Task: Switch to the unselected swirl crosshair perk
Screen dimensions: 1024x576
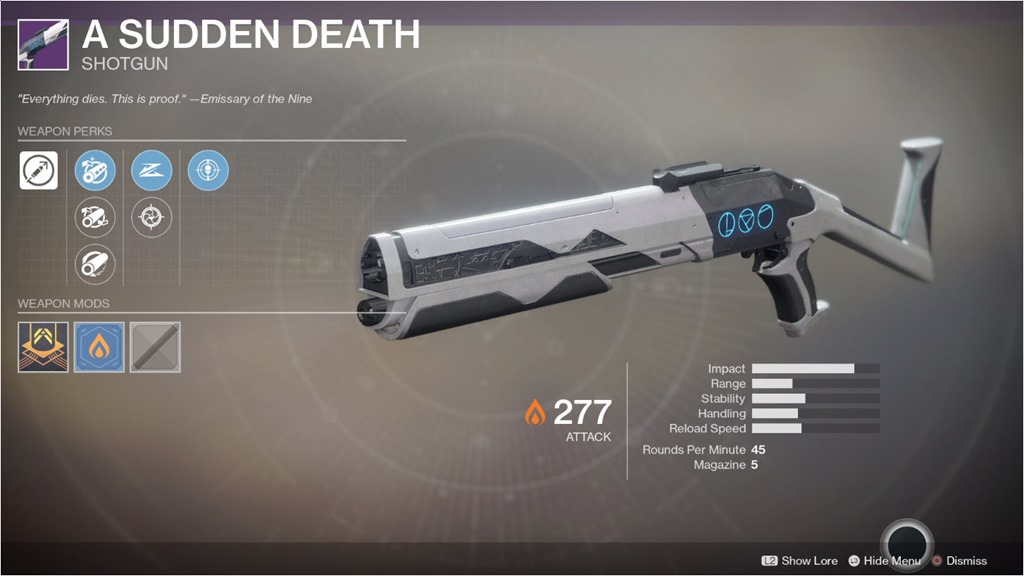Action: (152, 217)
